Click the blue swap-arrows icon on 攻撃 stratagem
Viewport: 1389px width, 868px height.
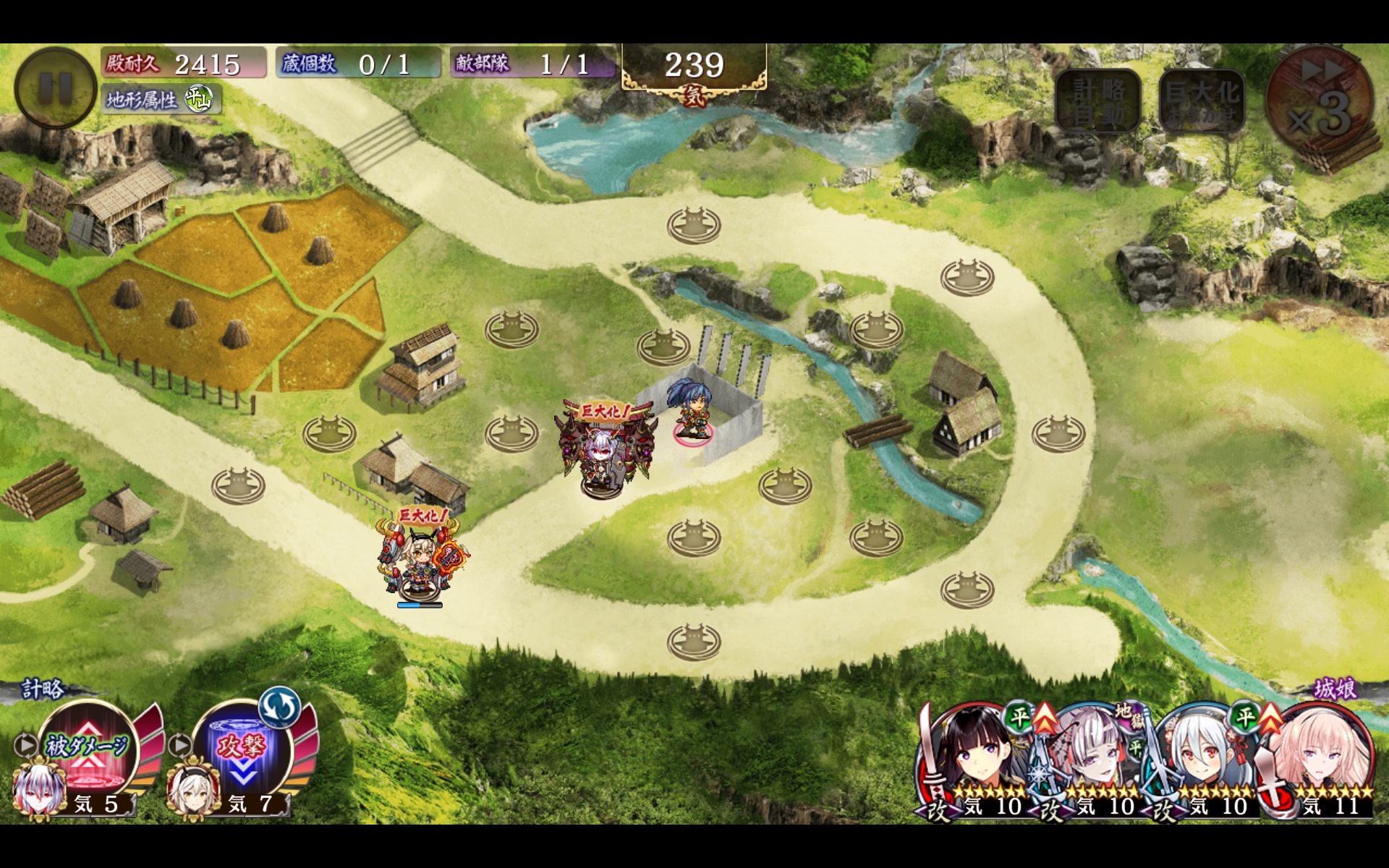tap(279, 707)
